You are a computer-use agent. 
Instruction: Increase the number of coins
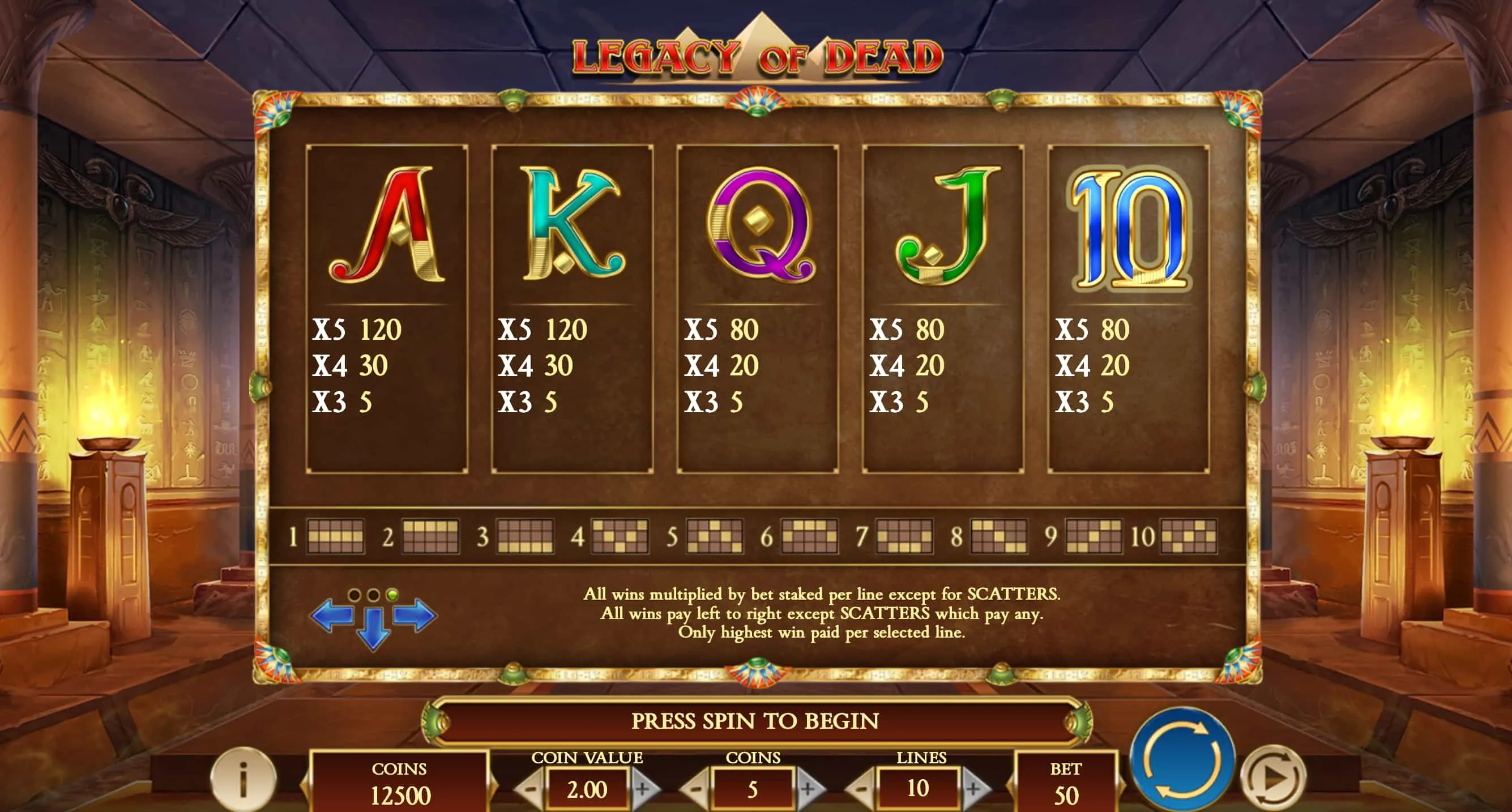pos(808,789)
